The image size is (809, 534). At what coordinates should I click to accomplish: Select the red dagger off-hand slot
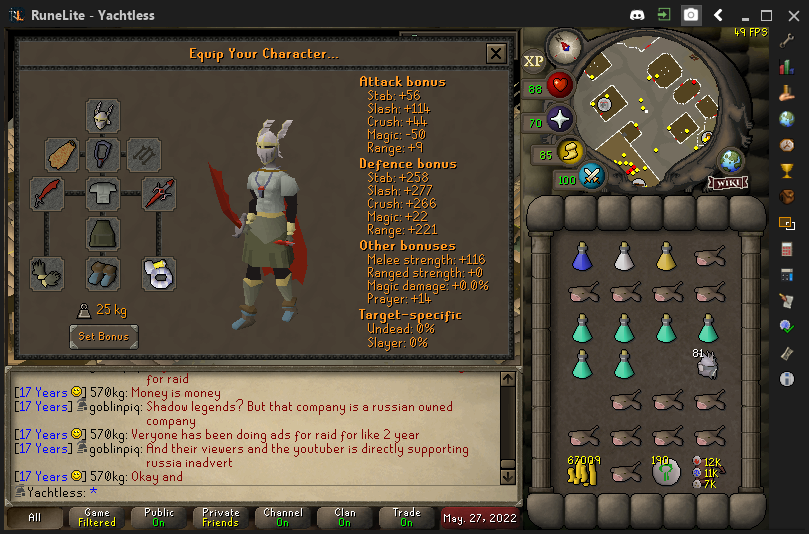pos(159,193)
